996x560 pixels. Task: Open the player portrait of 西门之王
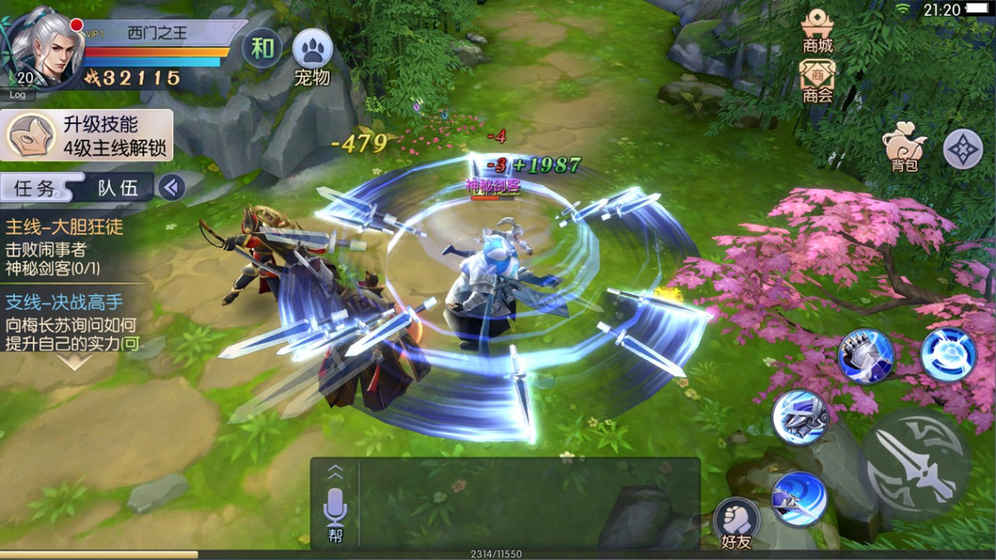click(x=44, y=47)
